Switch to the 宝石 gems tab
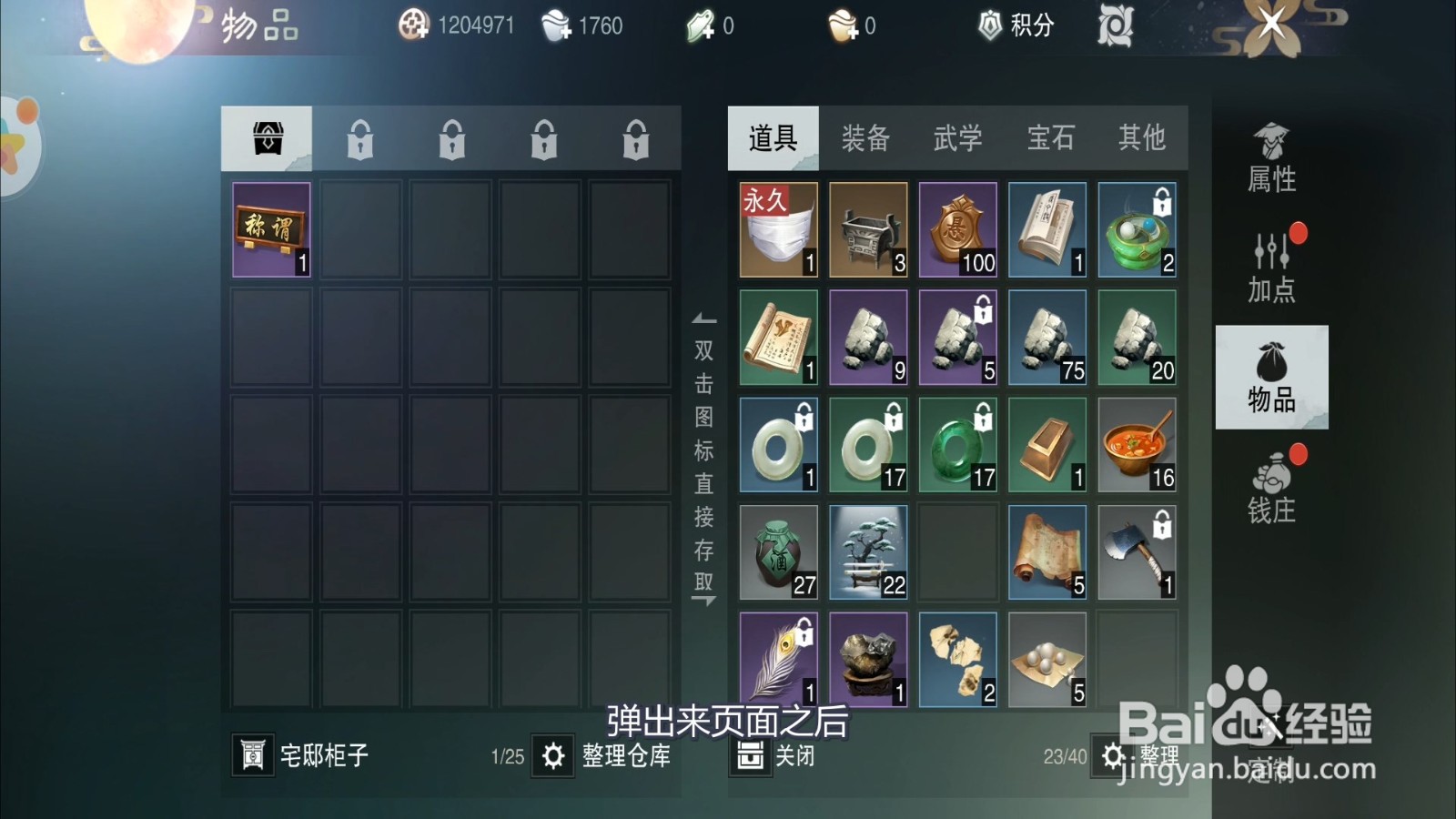The height and width of the screenshot is (819, 1456). tap(1051, 138)
